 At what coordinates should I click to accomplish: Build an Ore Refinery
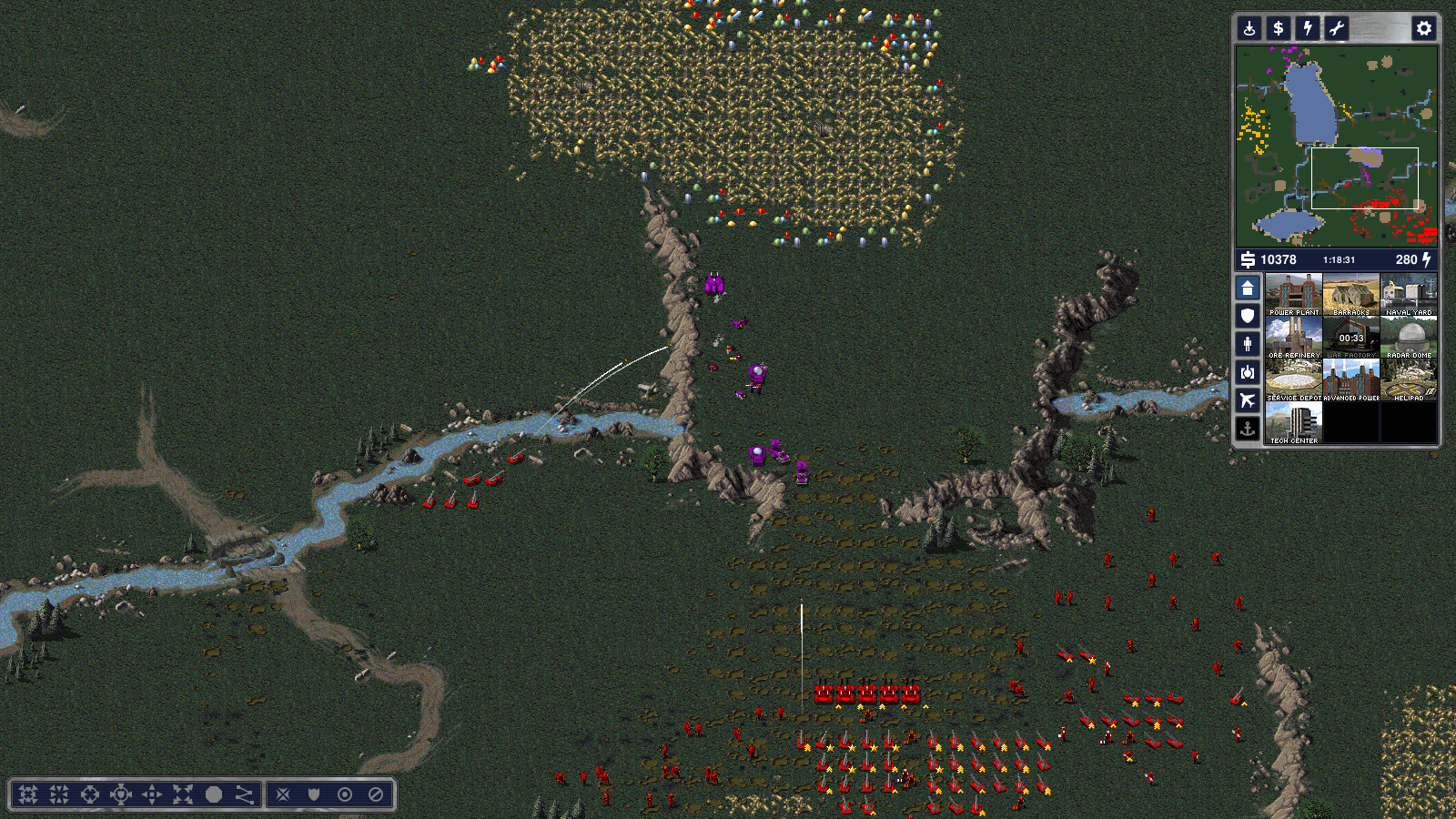pyautogui.click(x=1293, y=337)
